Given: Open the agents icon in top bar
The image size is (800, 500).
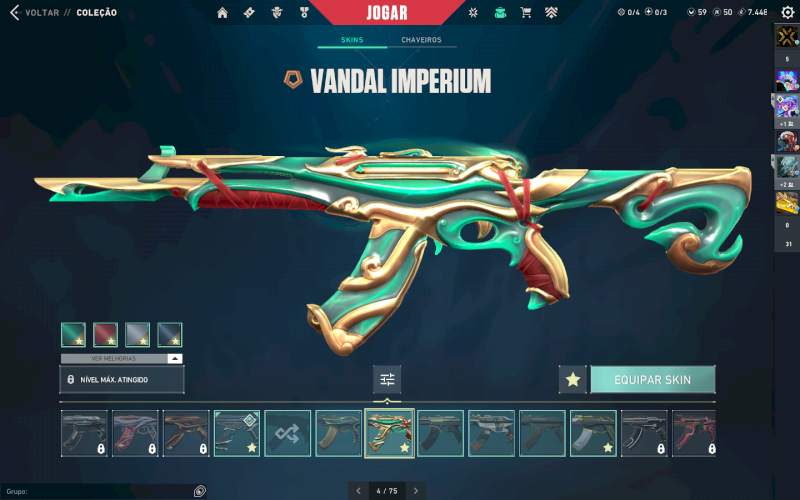Looking at the screenshot, I should coord(274,13).
